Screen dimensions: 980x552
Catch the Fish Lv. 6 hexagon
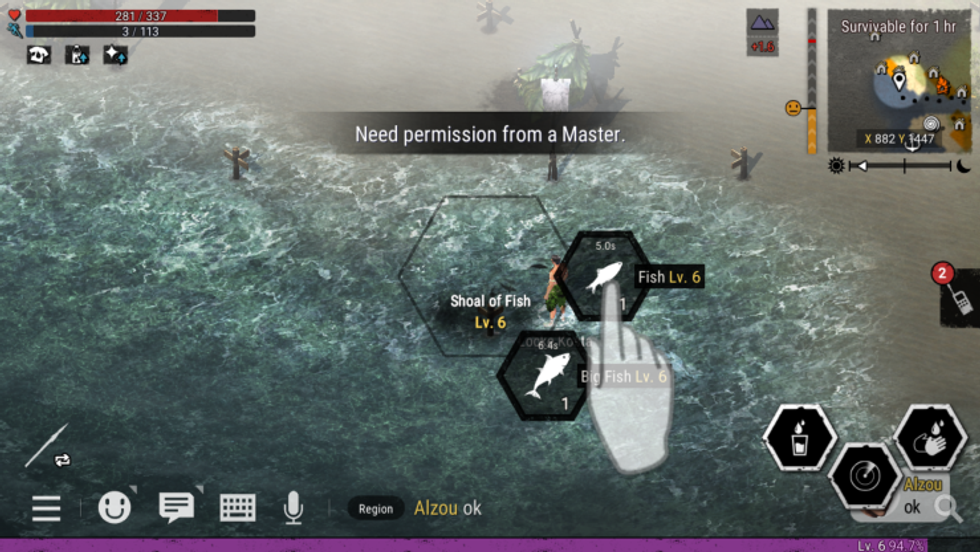[604, 277]
